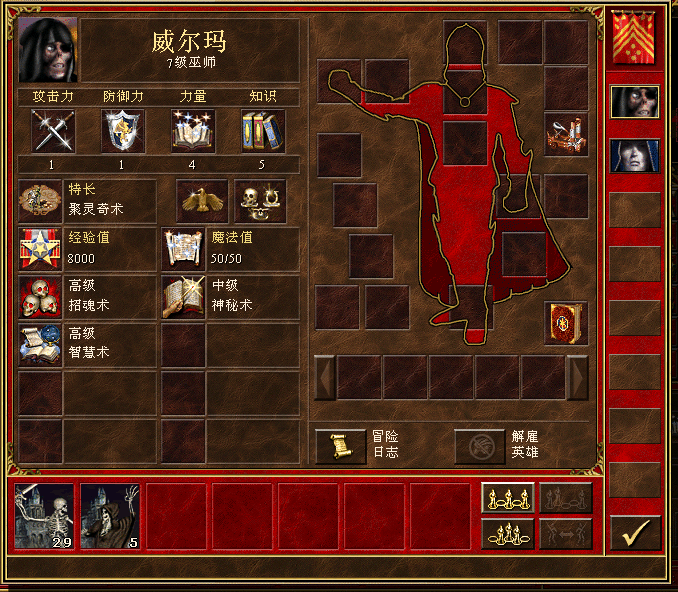Viewport: 678px width, 592px height.
Task: Select the wight troop stack of 5
Action: coord(111,516)
